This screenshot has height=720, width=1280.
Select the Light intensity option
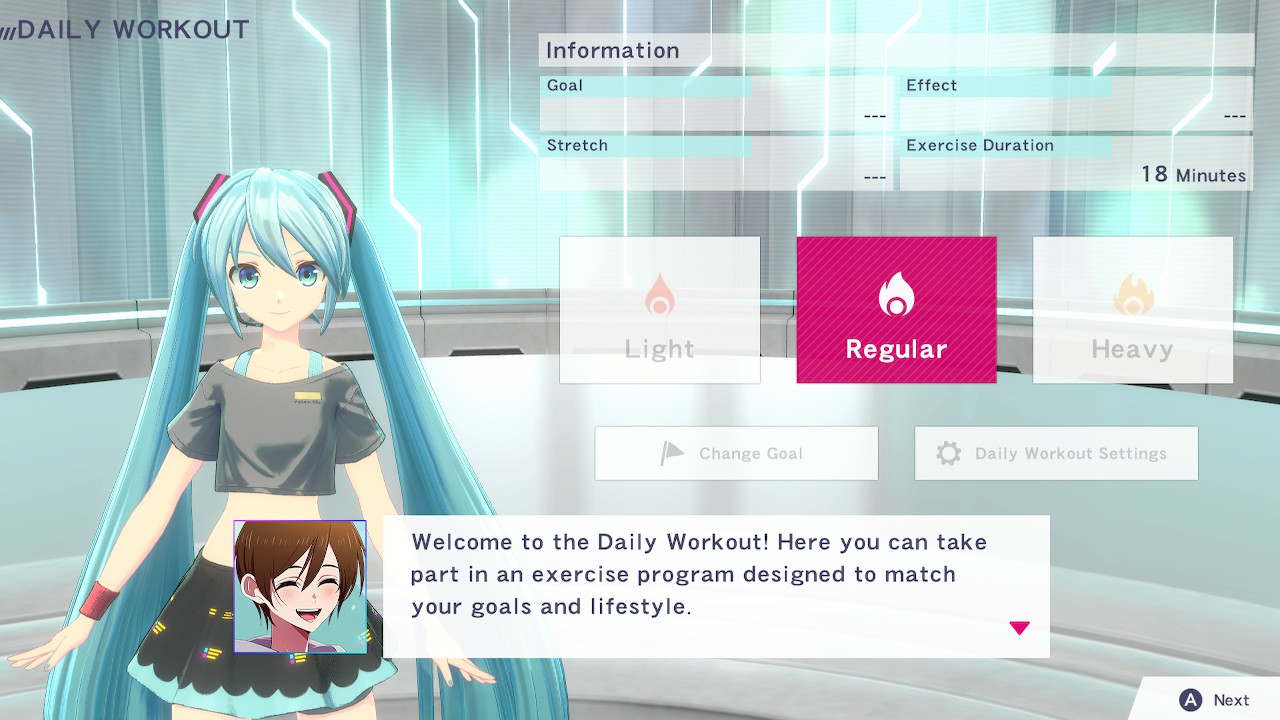pyautogui.click(x=659, y=310)
